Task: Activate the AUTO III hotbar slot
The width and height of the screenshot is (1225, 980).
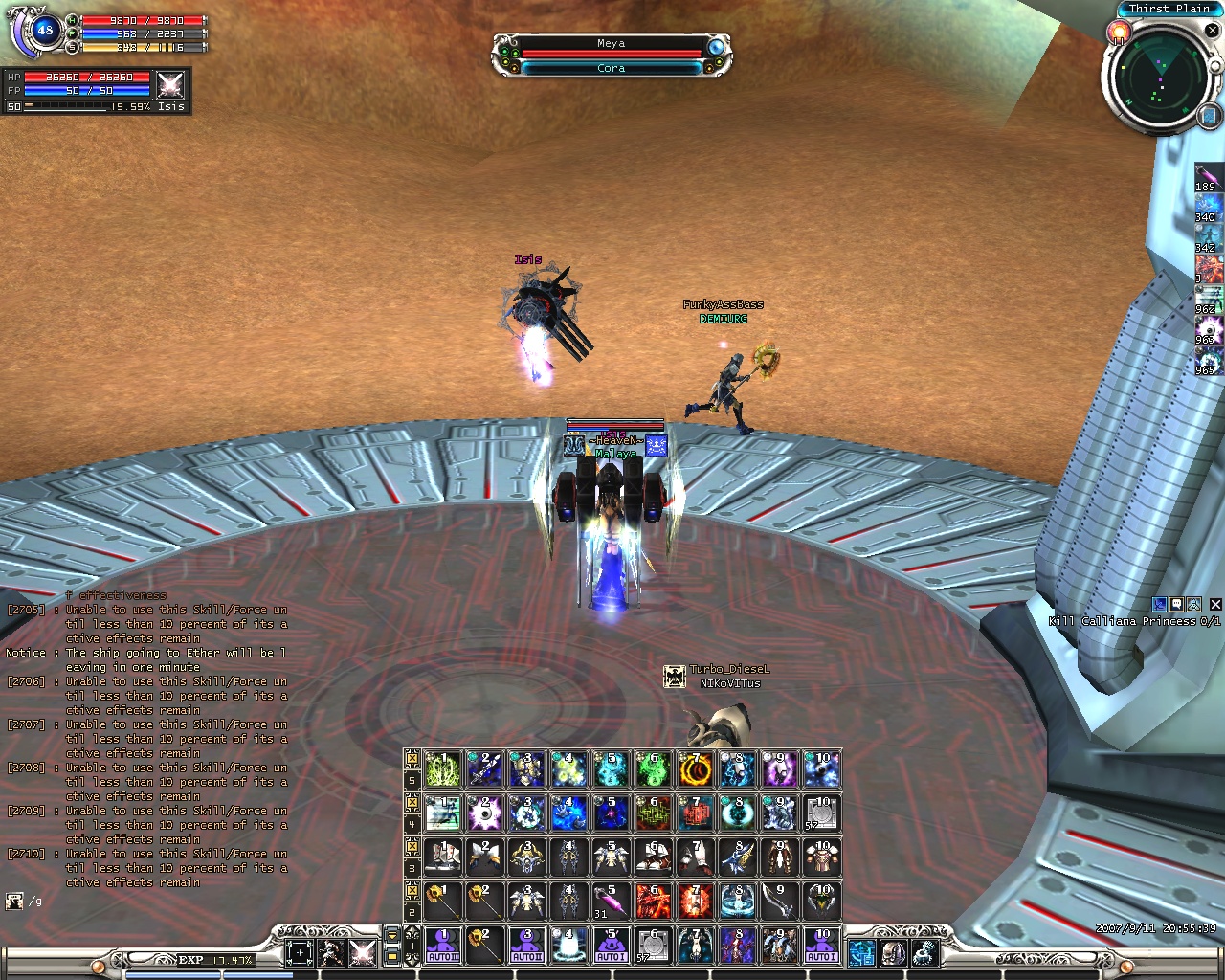Action: 443,945
